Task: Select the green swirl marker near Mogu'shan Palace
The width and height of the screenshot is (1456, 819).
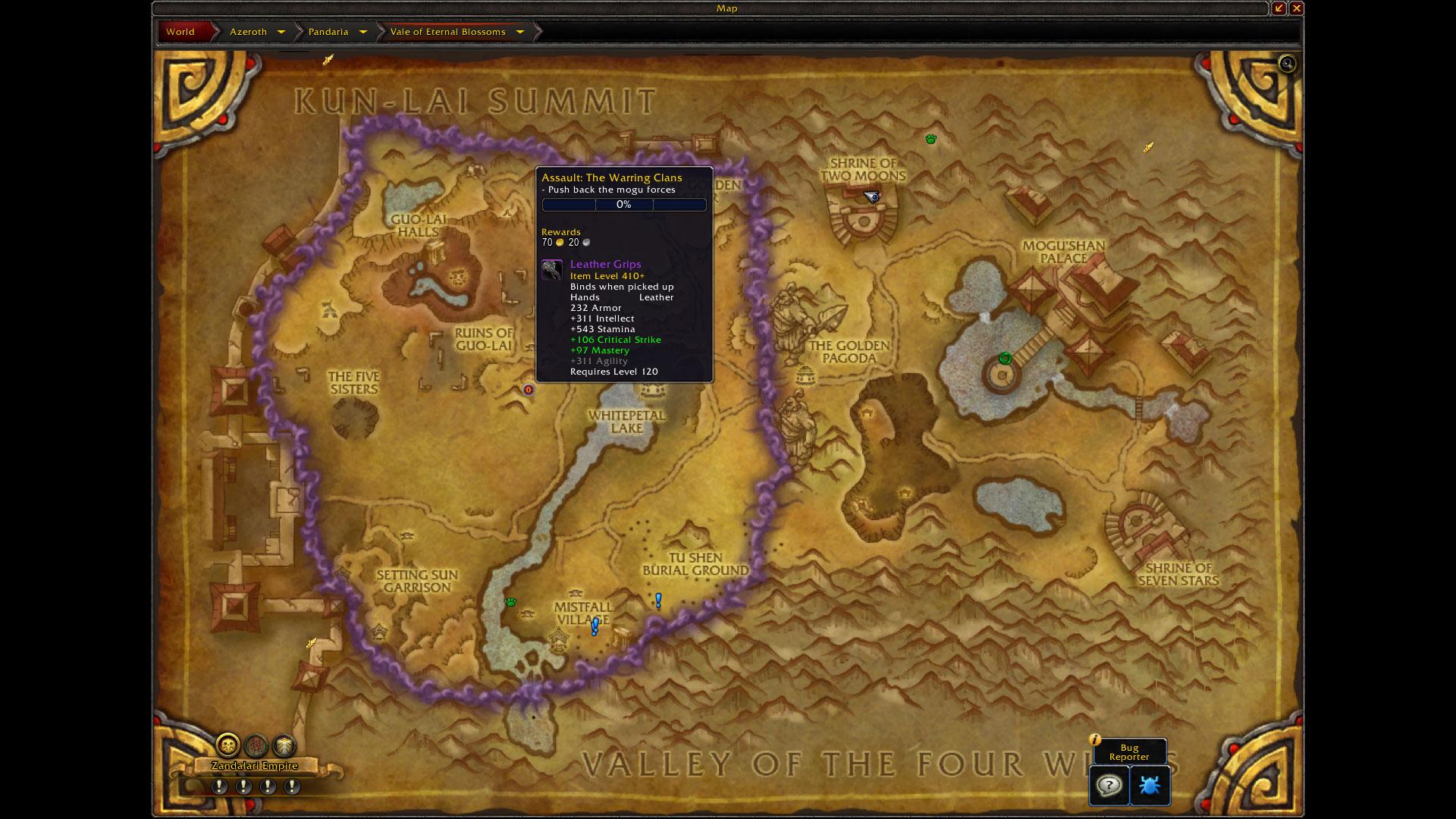Action: point(1006,359)
